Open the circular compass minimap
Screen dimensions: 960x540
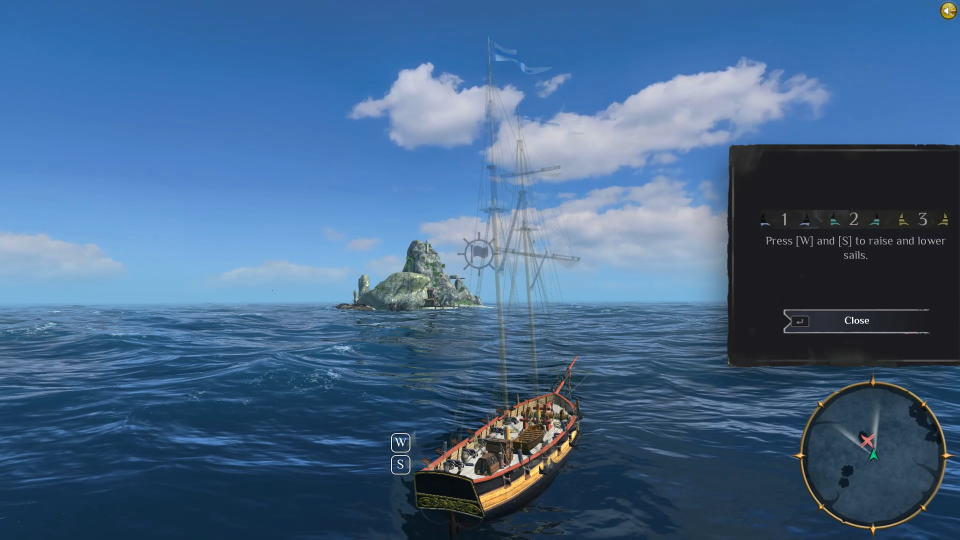coord(872,454)
